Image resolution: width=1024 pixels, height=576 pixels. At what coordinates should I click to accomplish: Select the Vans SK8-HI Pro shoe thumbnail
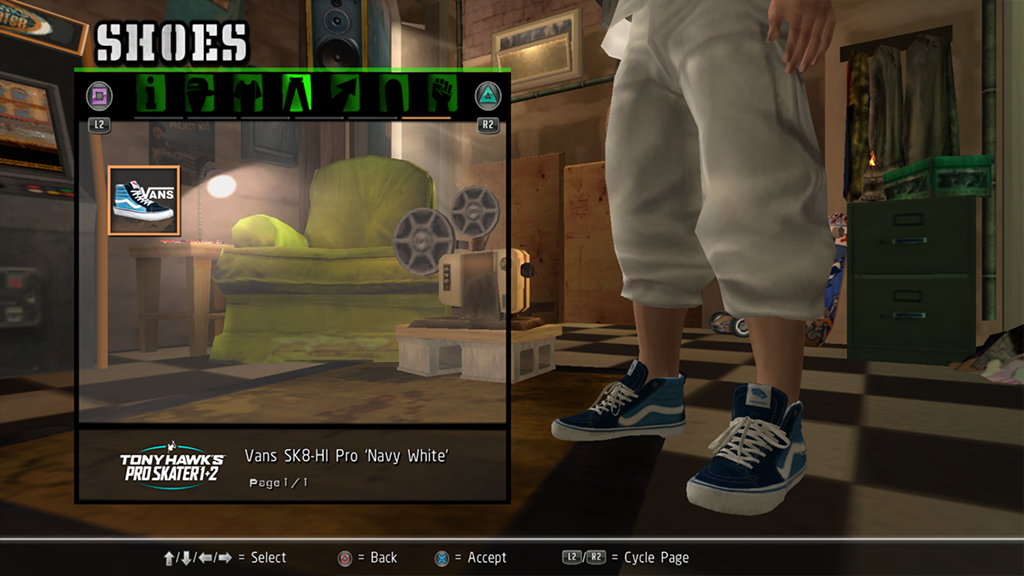tap(144, 201)
